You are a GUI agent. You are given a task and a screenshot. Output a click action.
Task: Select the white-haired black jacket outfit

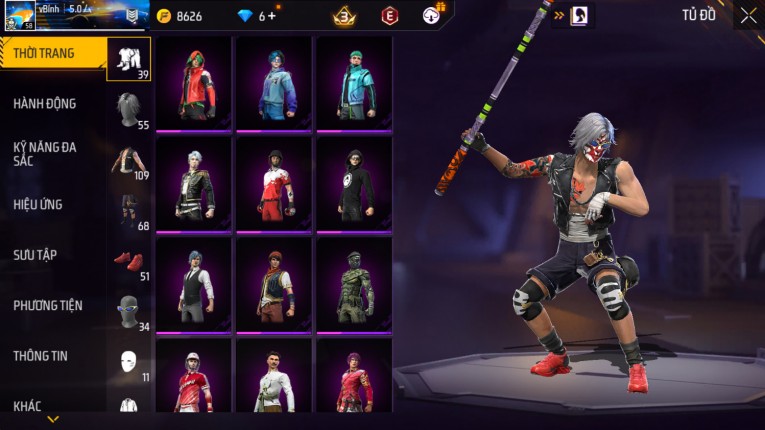click(x=194, y=184)
